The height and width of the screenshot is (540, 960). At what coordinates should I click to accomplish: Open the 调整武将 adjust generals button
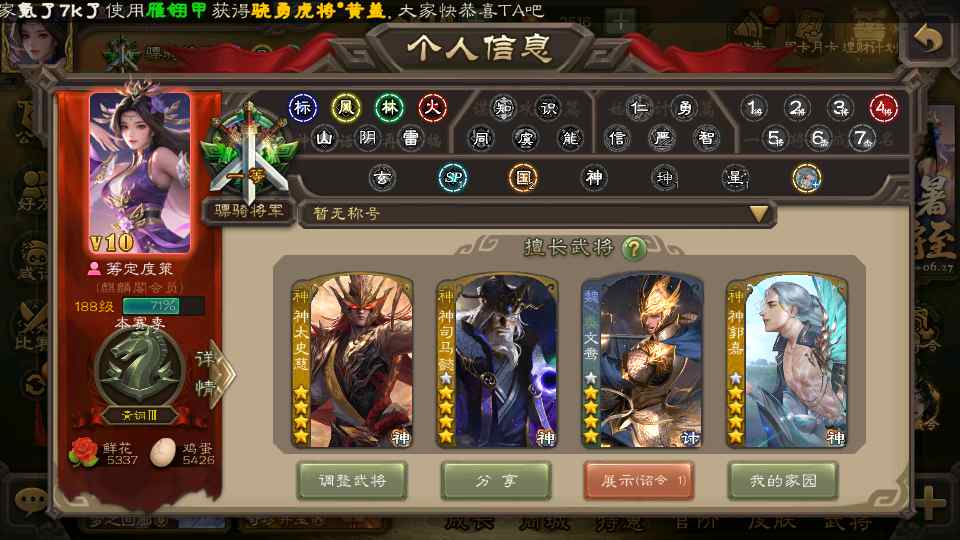(x=350, y=480)
